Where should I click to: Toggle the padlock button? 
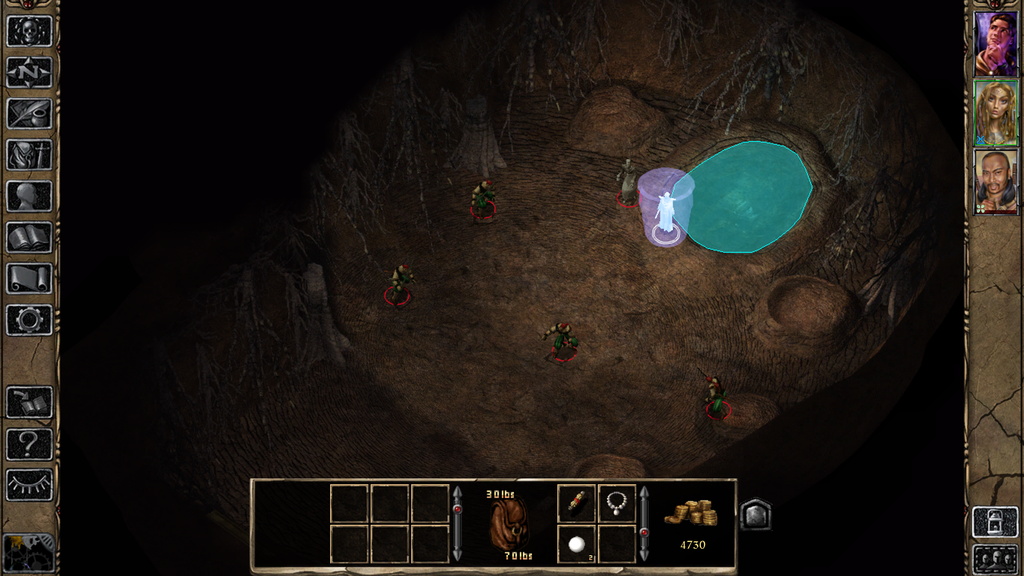pos(996,522)
